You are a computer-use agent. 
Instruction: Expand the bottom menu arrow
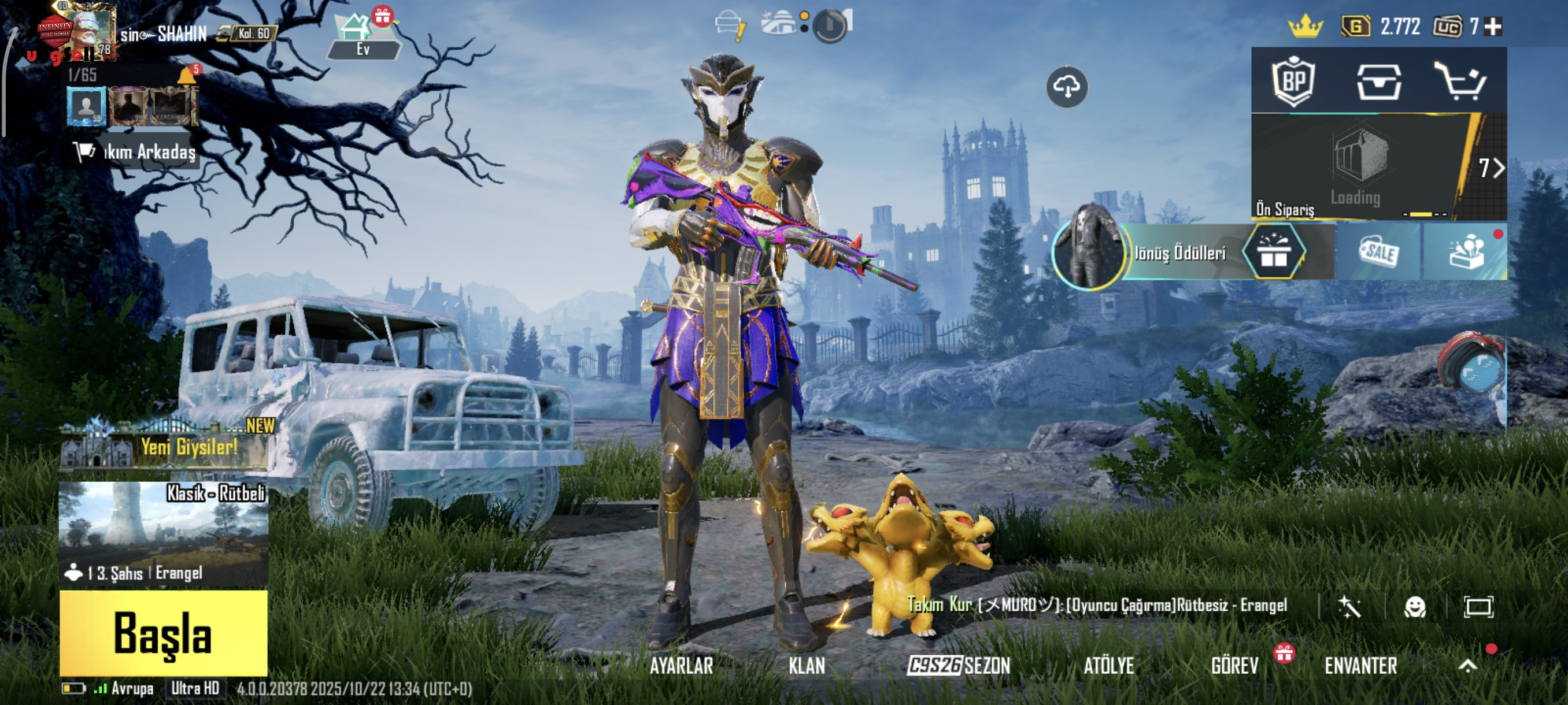pos(1467,666)
